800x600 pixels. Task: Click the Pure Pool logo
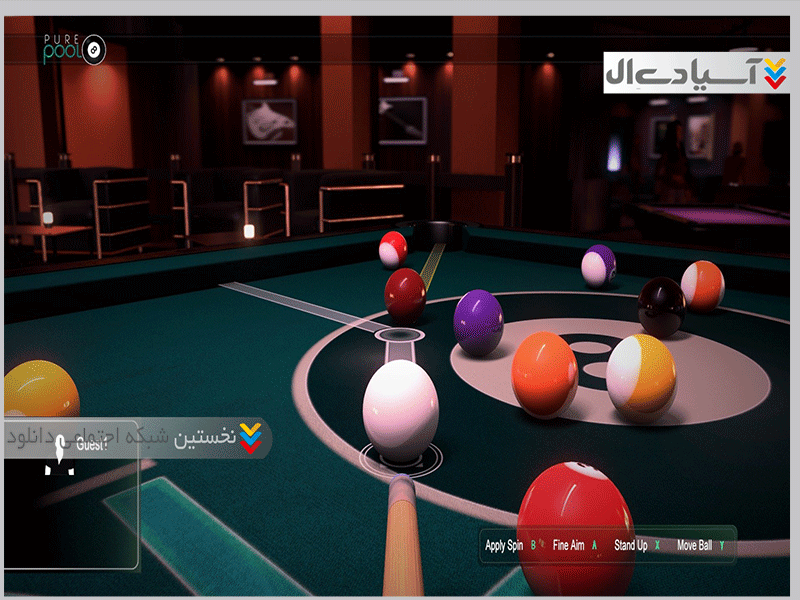[x=74, y=48]
